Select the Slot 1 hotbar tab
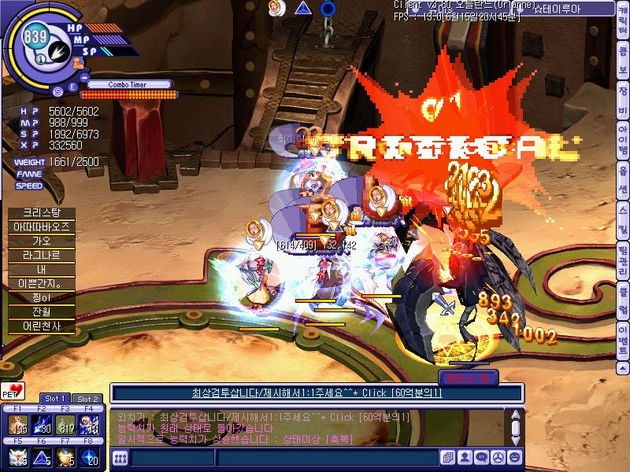This screenshot has width=630, height=472. (x=56, y=399)
